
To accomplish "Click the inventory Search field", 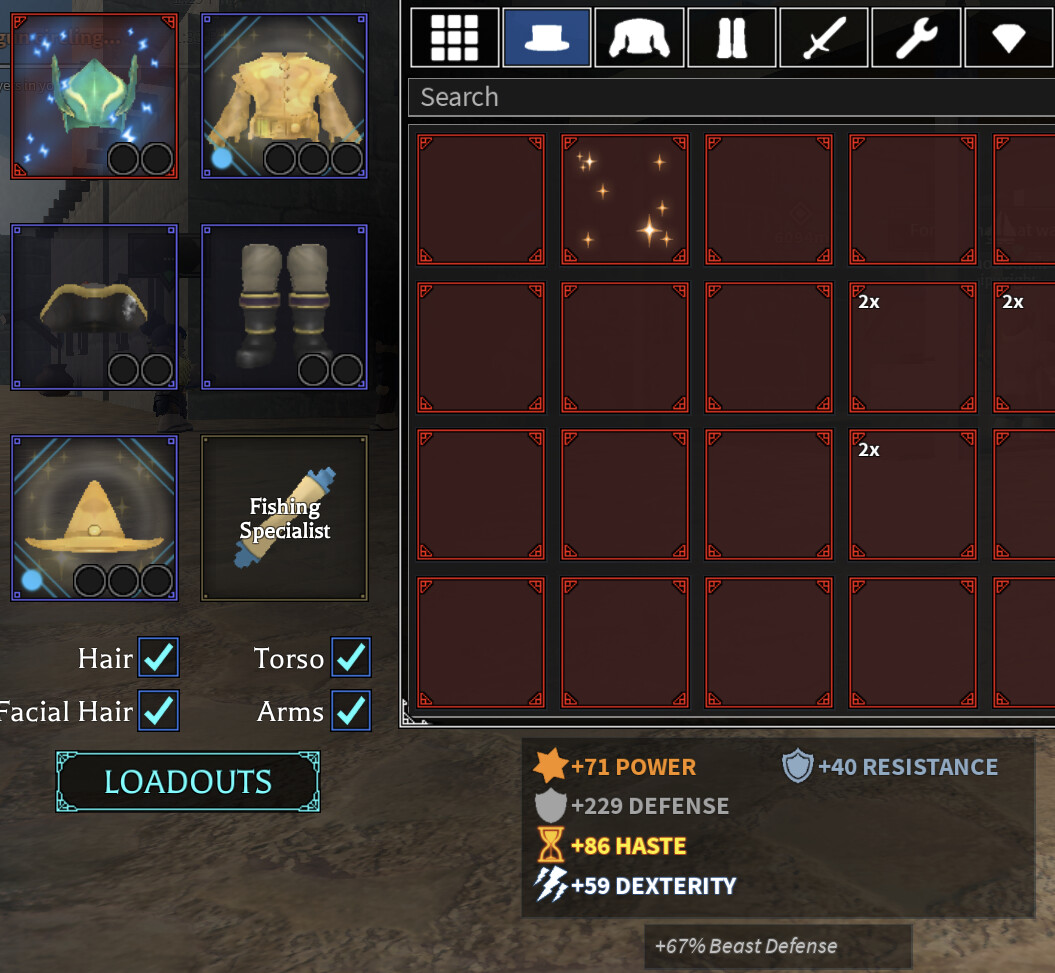I will tap(730, 97).
